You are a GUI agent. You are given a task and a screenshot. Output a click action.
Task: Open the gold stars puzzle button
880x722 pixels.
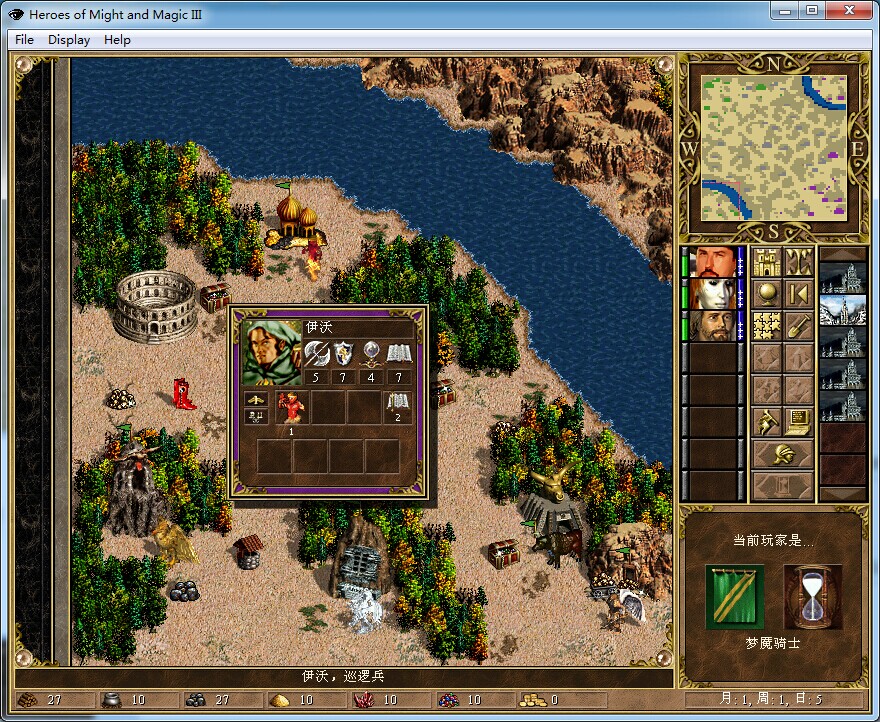coord(766,326)
